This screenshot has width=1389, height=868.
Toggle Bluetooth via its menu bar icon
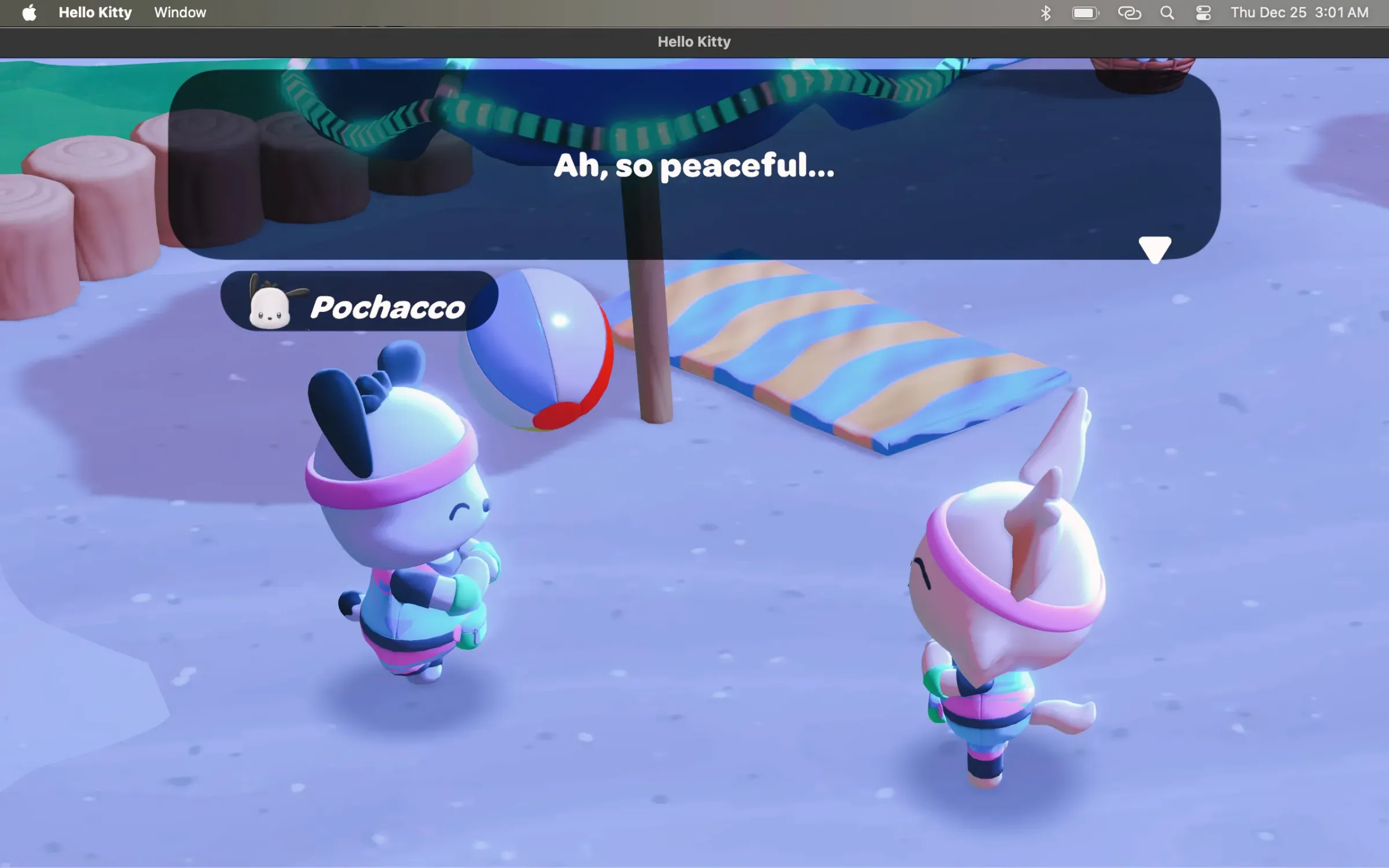pos(1046,12)
